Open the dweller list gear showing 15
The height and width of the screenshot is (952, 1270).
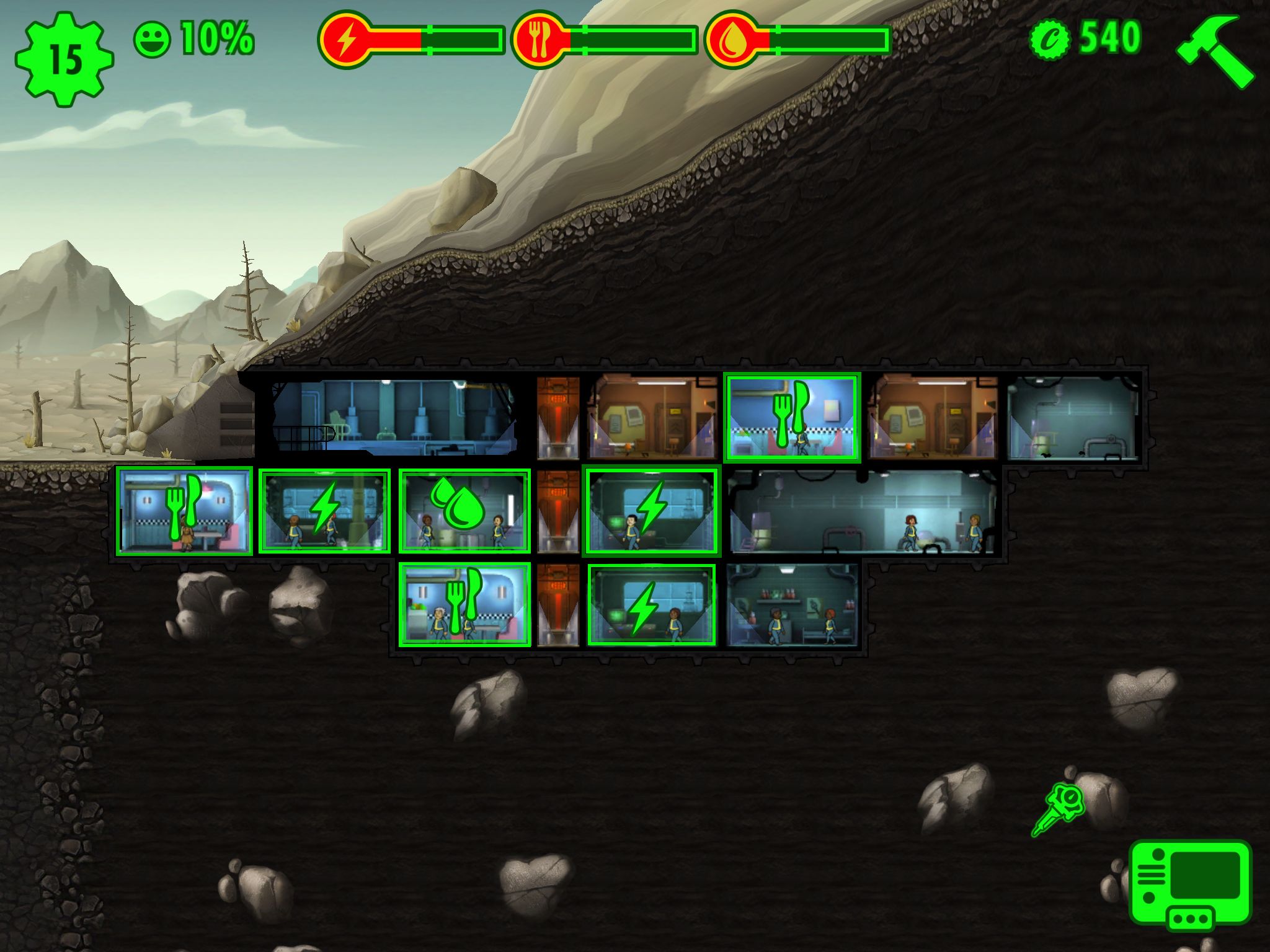click(64, 59)
